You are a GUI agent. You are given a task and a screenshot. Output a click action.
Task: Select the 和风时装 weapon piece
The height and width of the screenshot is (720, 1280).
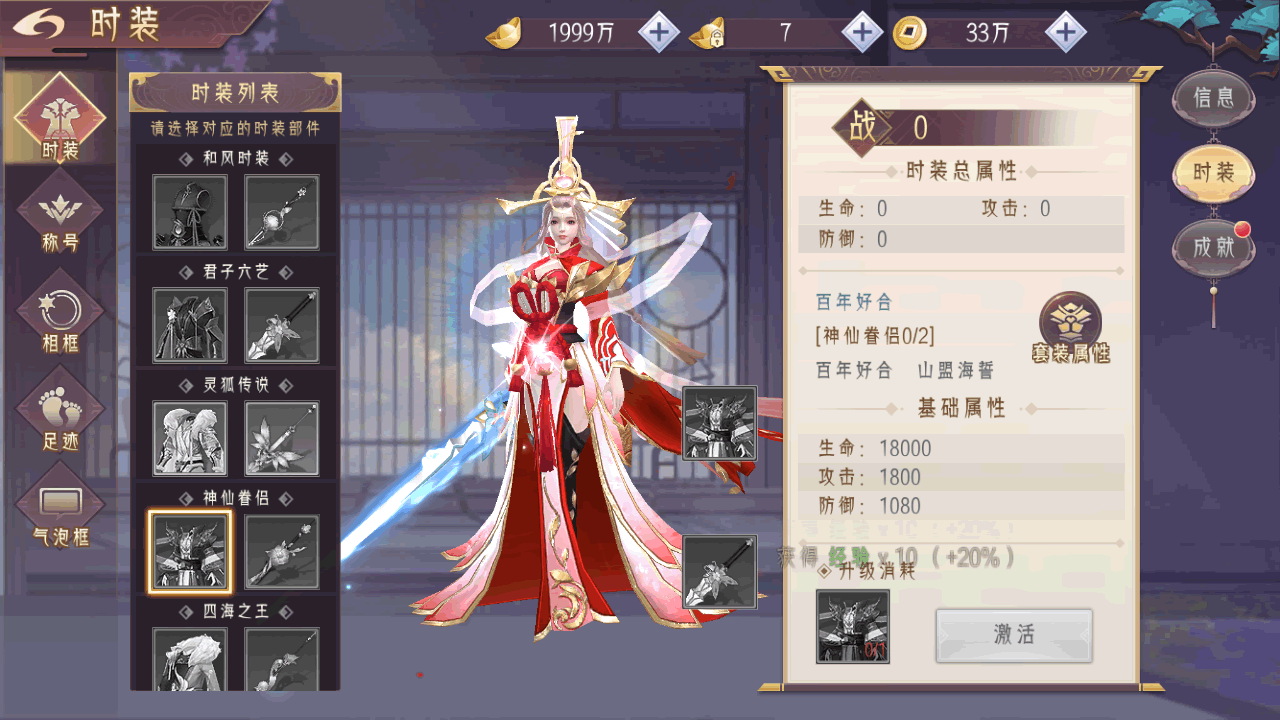pyautogui.click(x=282, y=212)
